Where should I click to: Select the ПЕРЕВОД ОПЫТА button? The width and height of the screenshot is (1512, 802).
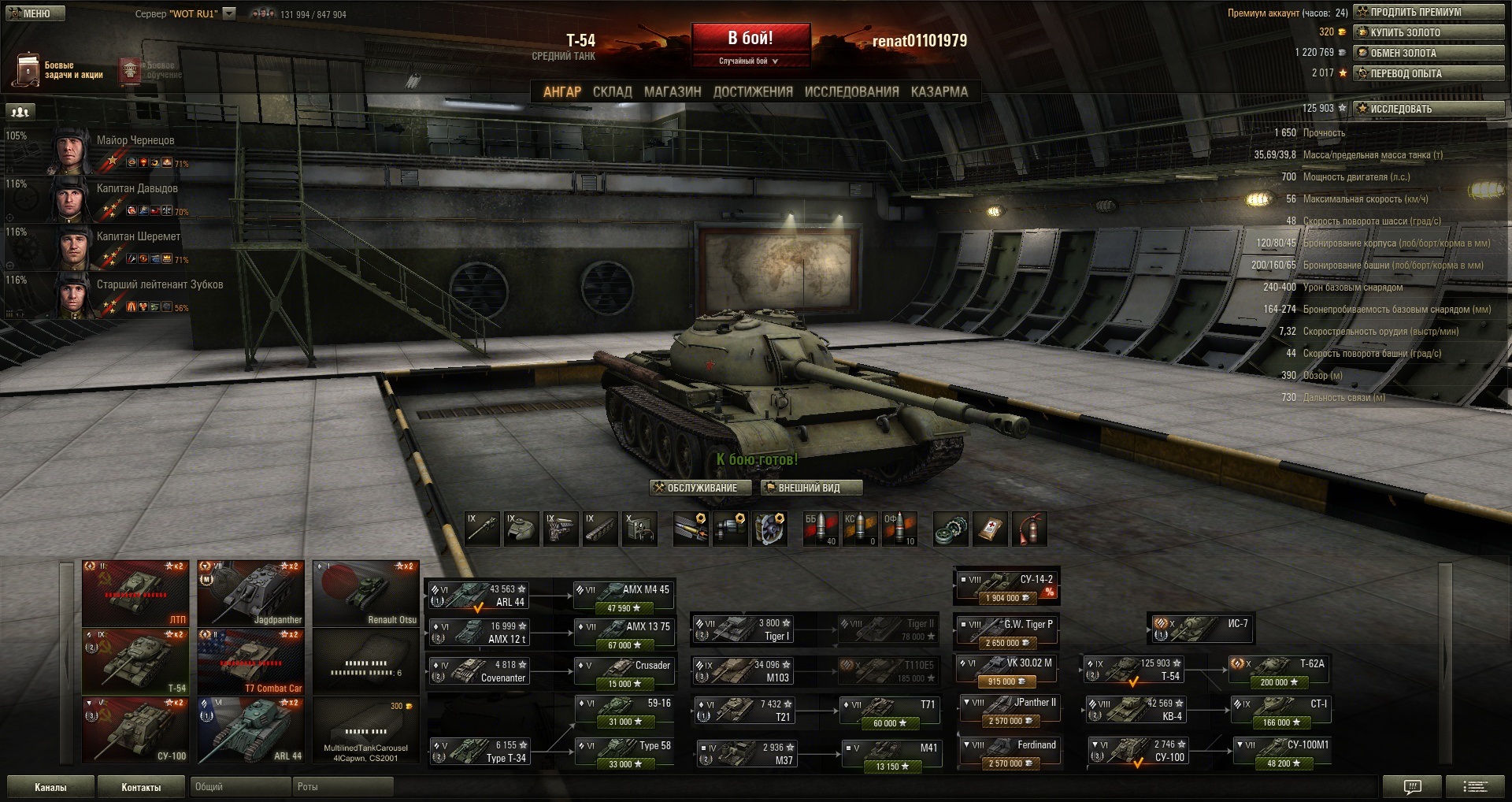pos(1428,73)
